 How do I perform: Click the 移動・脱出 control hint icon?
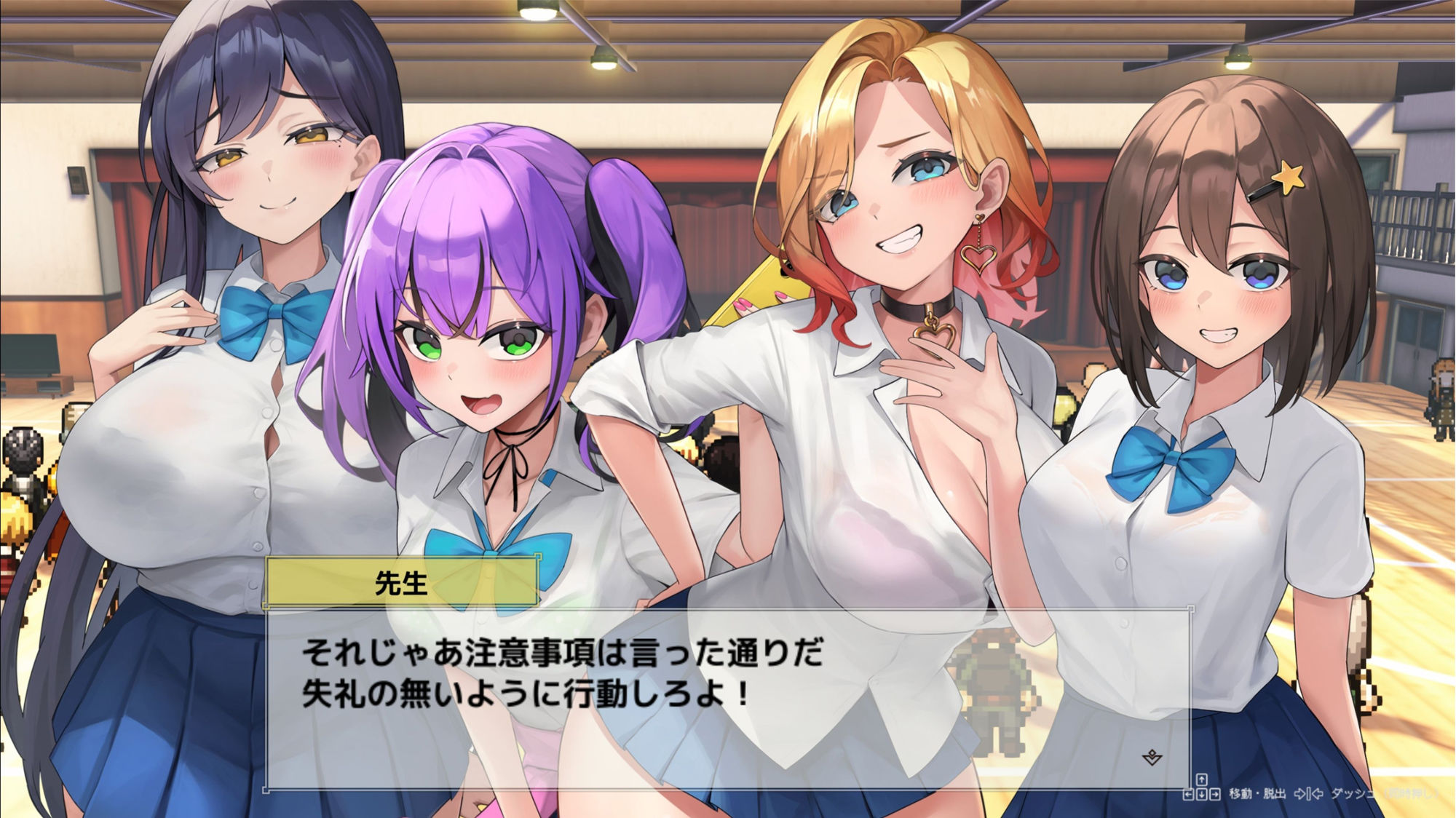(1257, 793)
